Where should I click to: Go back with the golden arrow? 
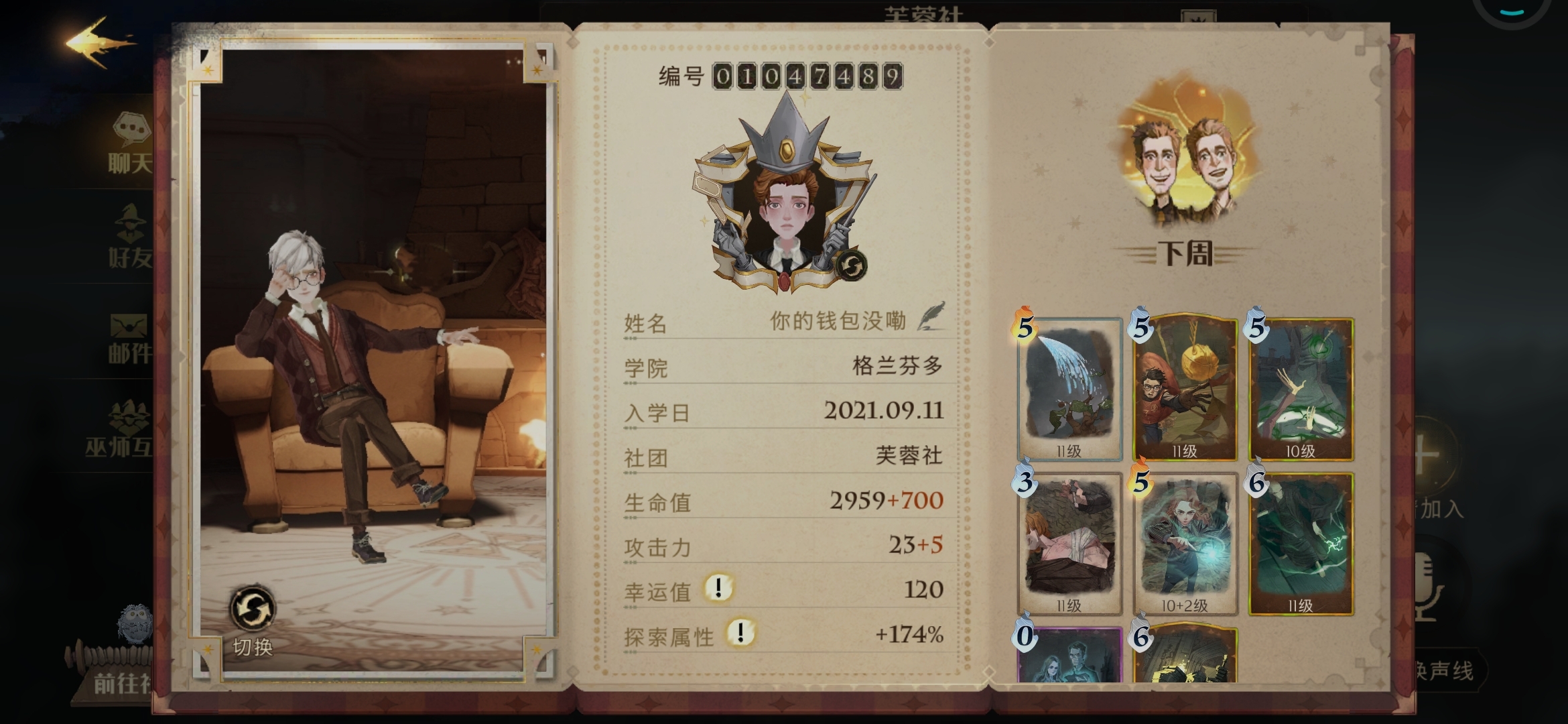(x=99, y=44)
